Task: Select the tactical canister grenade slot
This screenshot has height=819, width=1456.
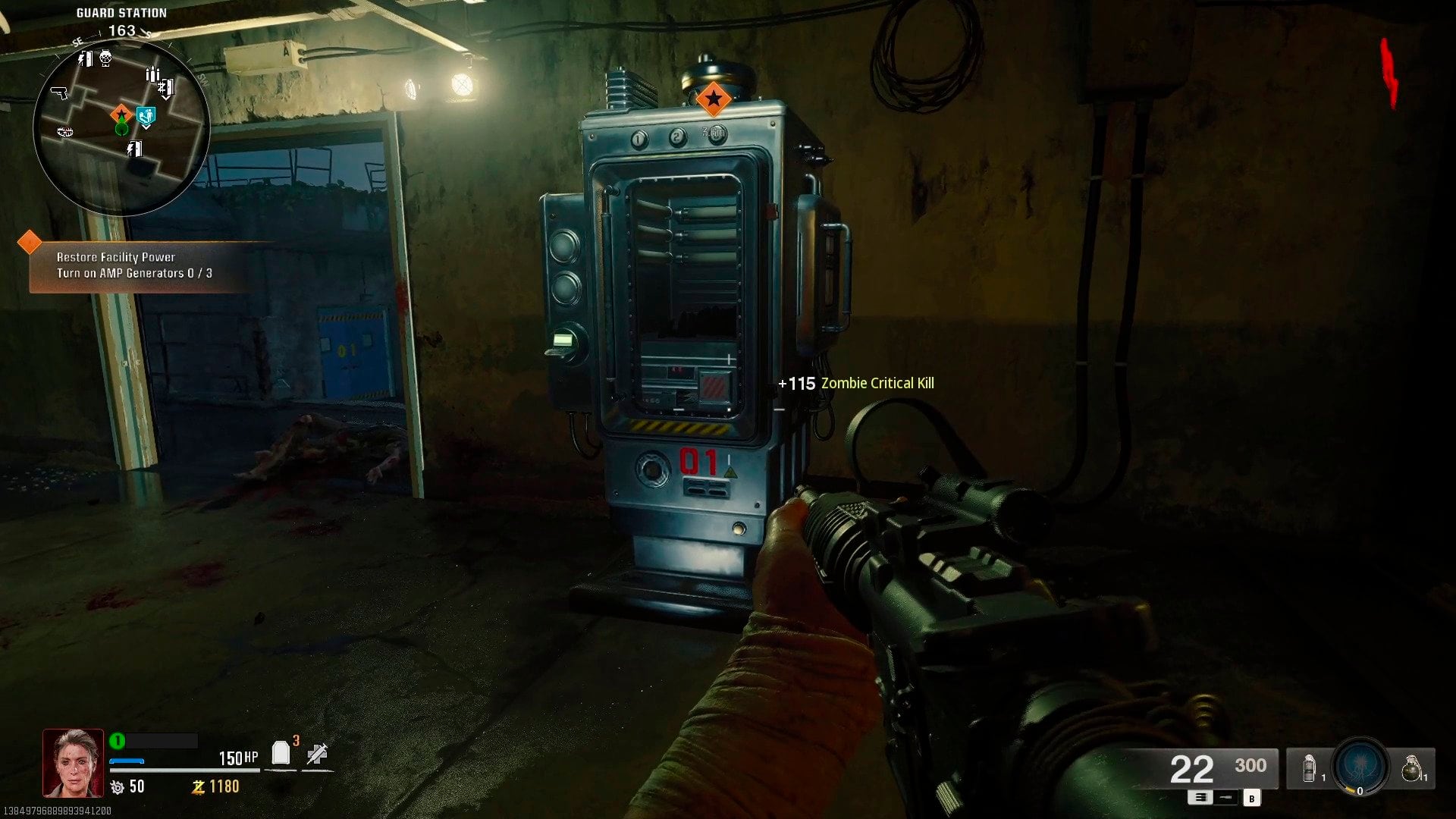Action: tap(1307, 769)
